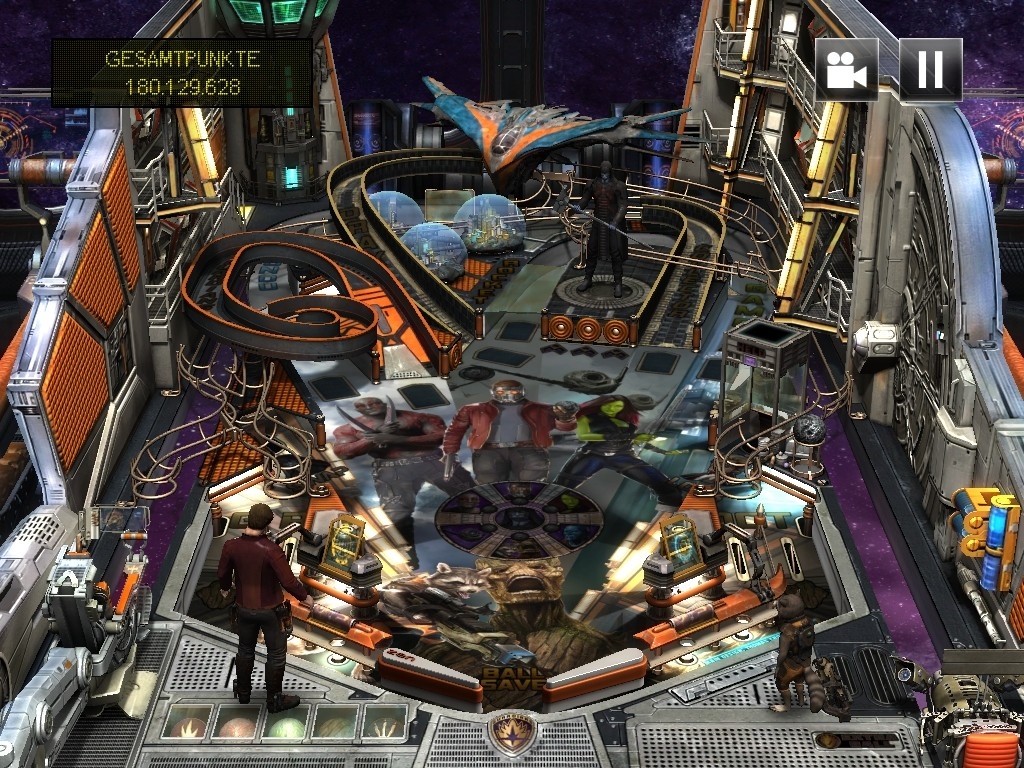Pause the pinball game
The width and height of the screenshot is (1024, 768).
pos(930,69)
